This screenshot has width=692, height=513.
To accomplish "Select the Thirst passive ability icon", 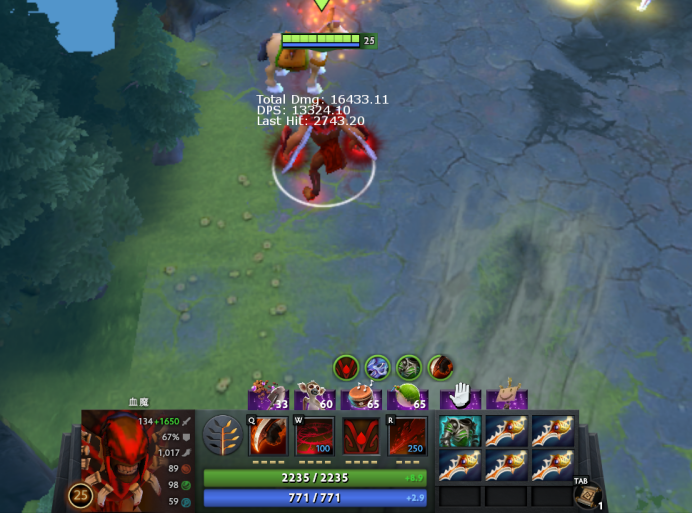I will 361,436.
